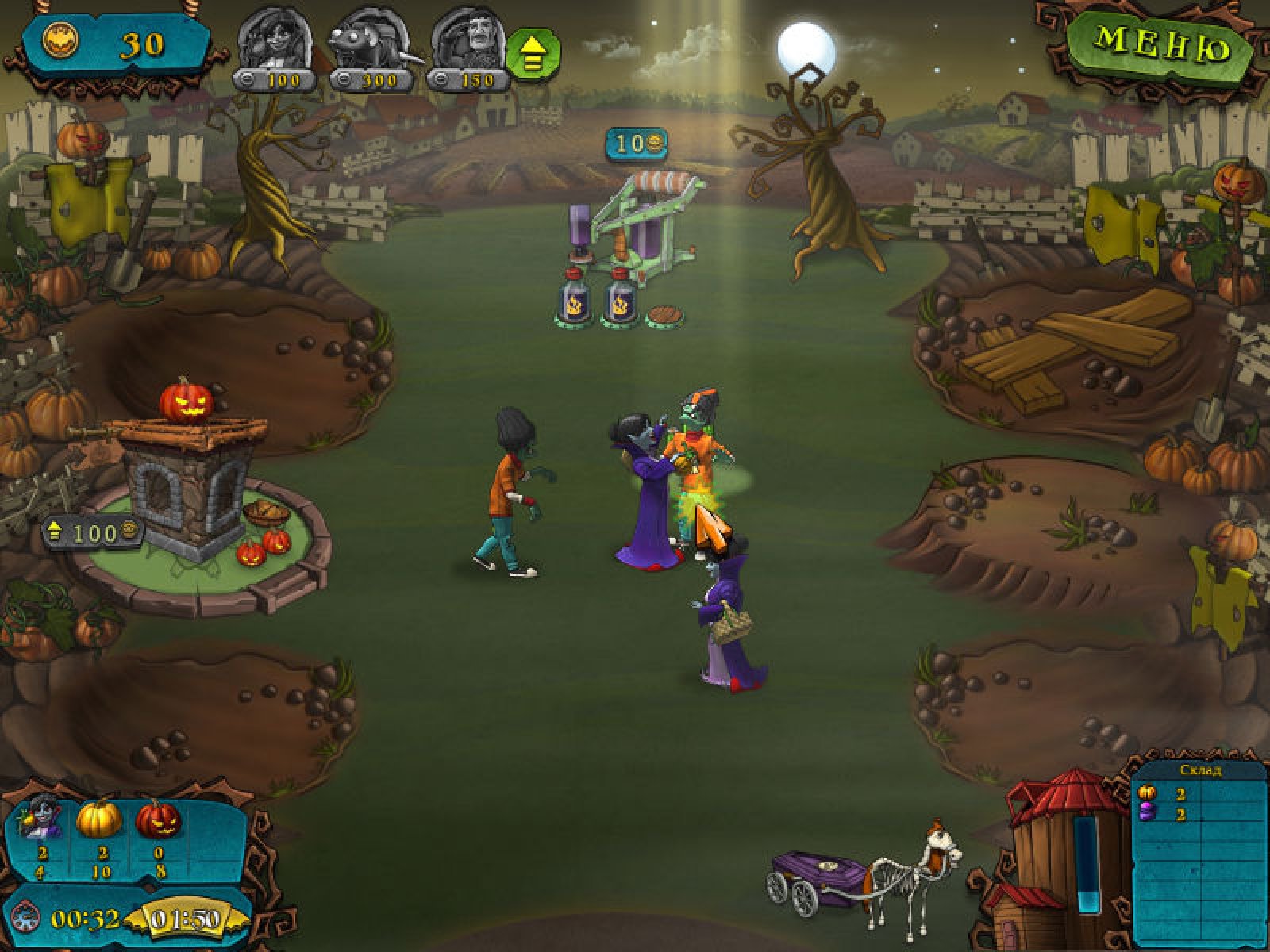Open the skeleton horse delivery cart

click(x=865, y=877)
